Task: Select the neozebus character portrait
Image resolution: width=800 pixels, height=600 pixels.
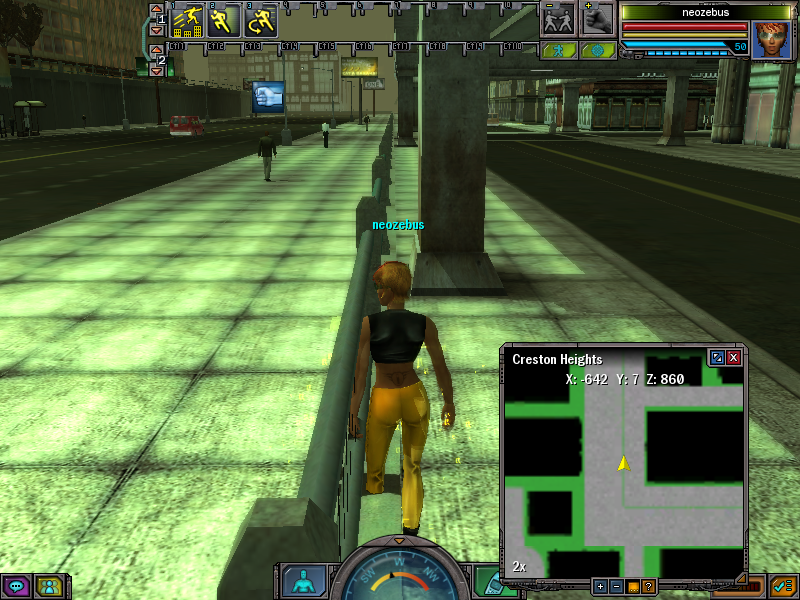Action: [770, 38]
